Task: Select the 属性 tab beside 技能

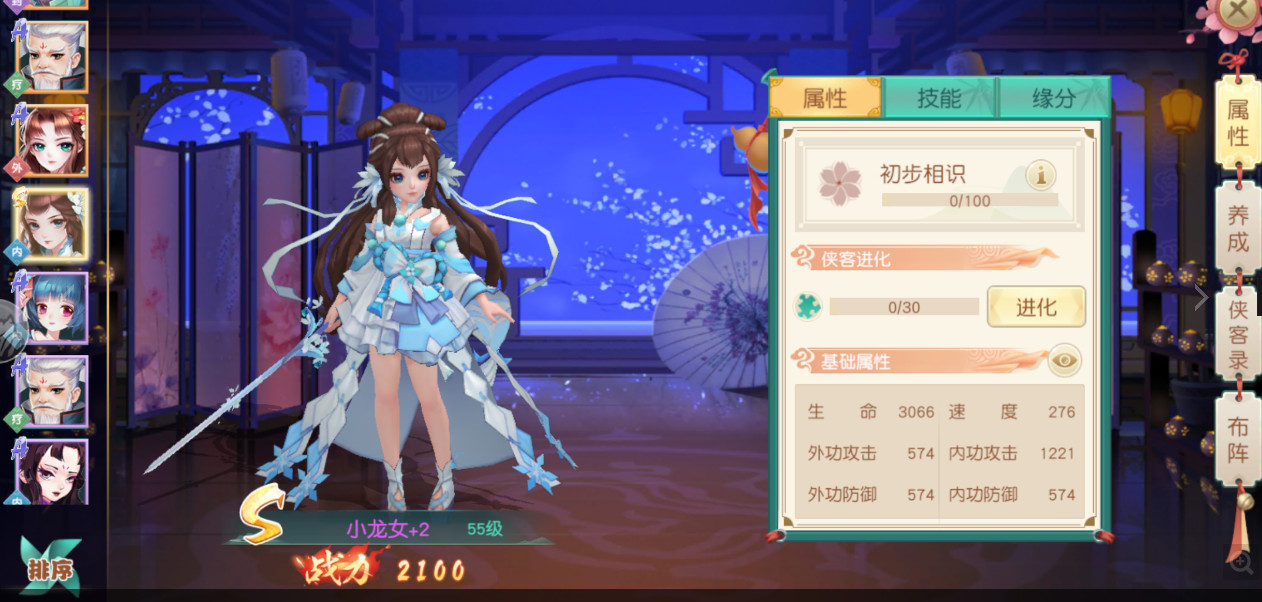Action: pos(825,98)
